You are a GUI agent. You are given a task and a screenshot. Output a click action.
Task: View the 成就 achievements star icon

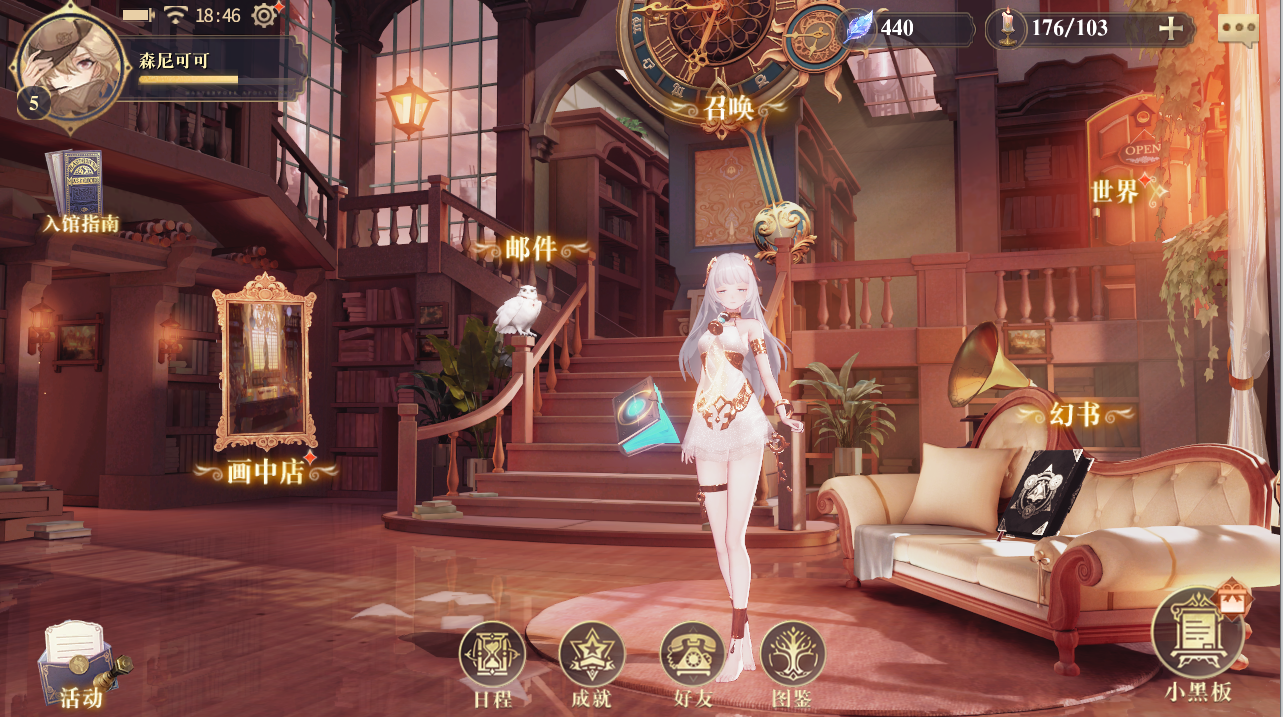(591, 655)
